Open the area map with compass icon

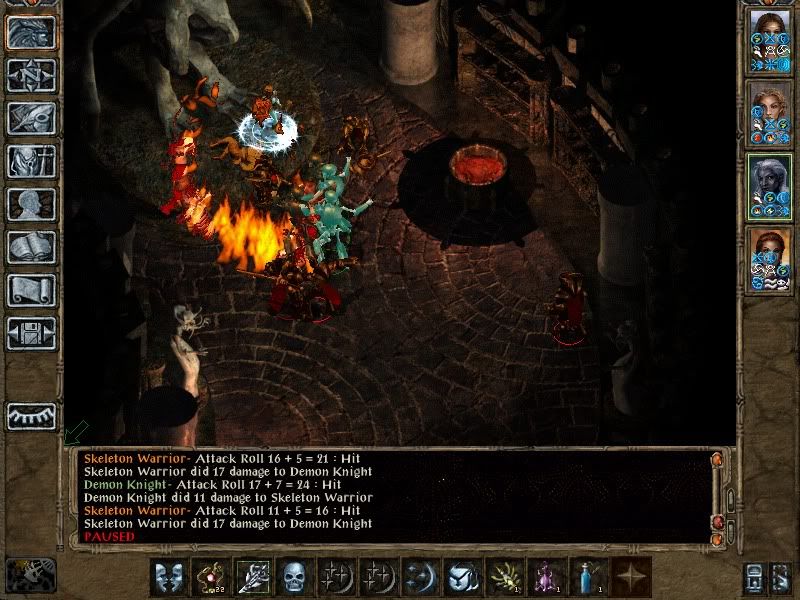(x=31, y=75)
